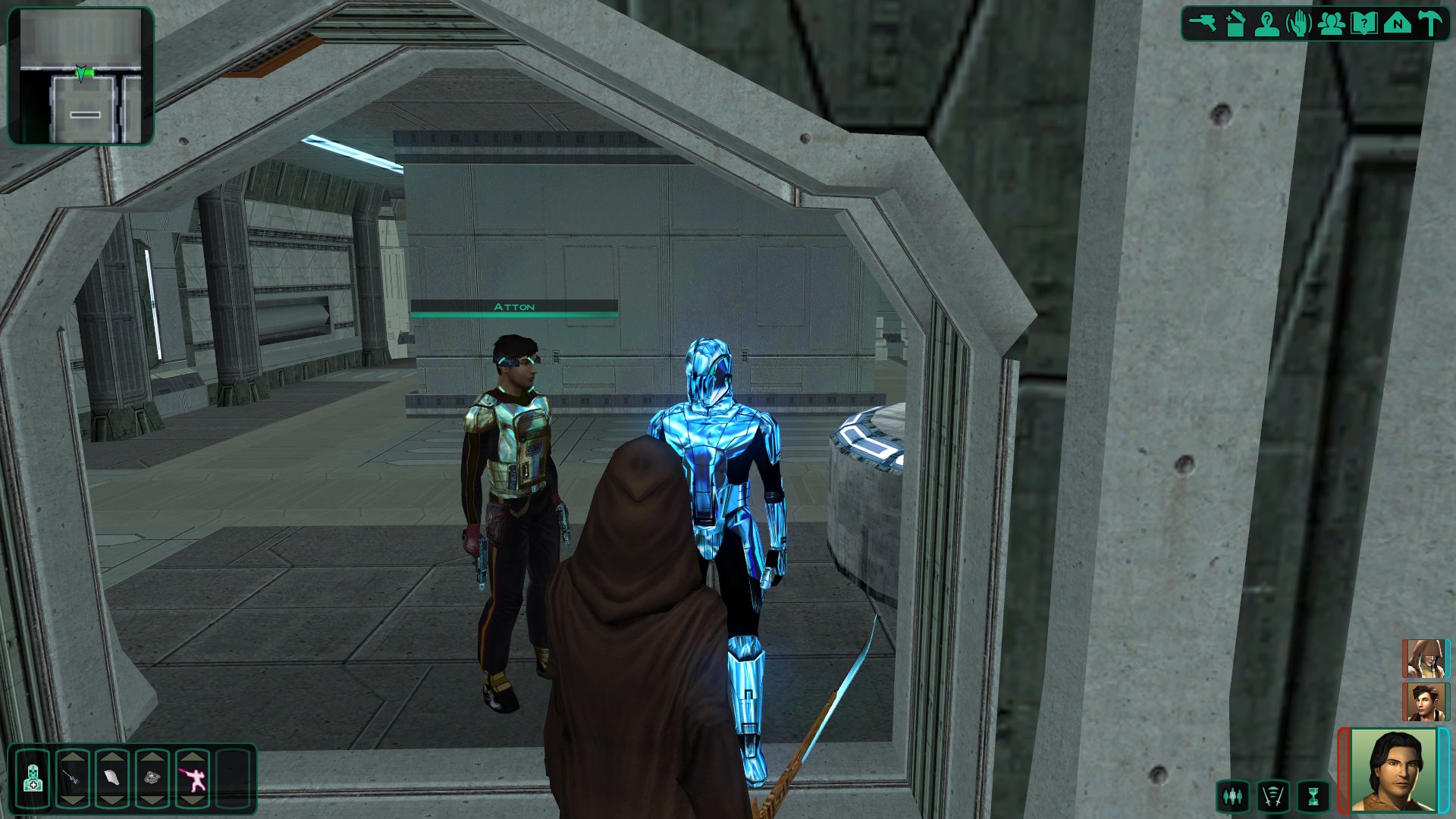Select the gray mine item slot

152,779
